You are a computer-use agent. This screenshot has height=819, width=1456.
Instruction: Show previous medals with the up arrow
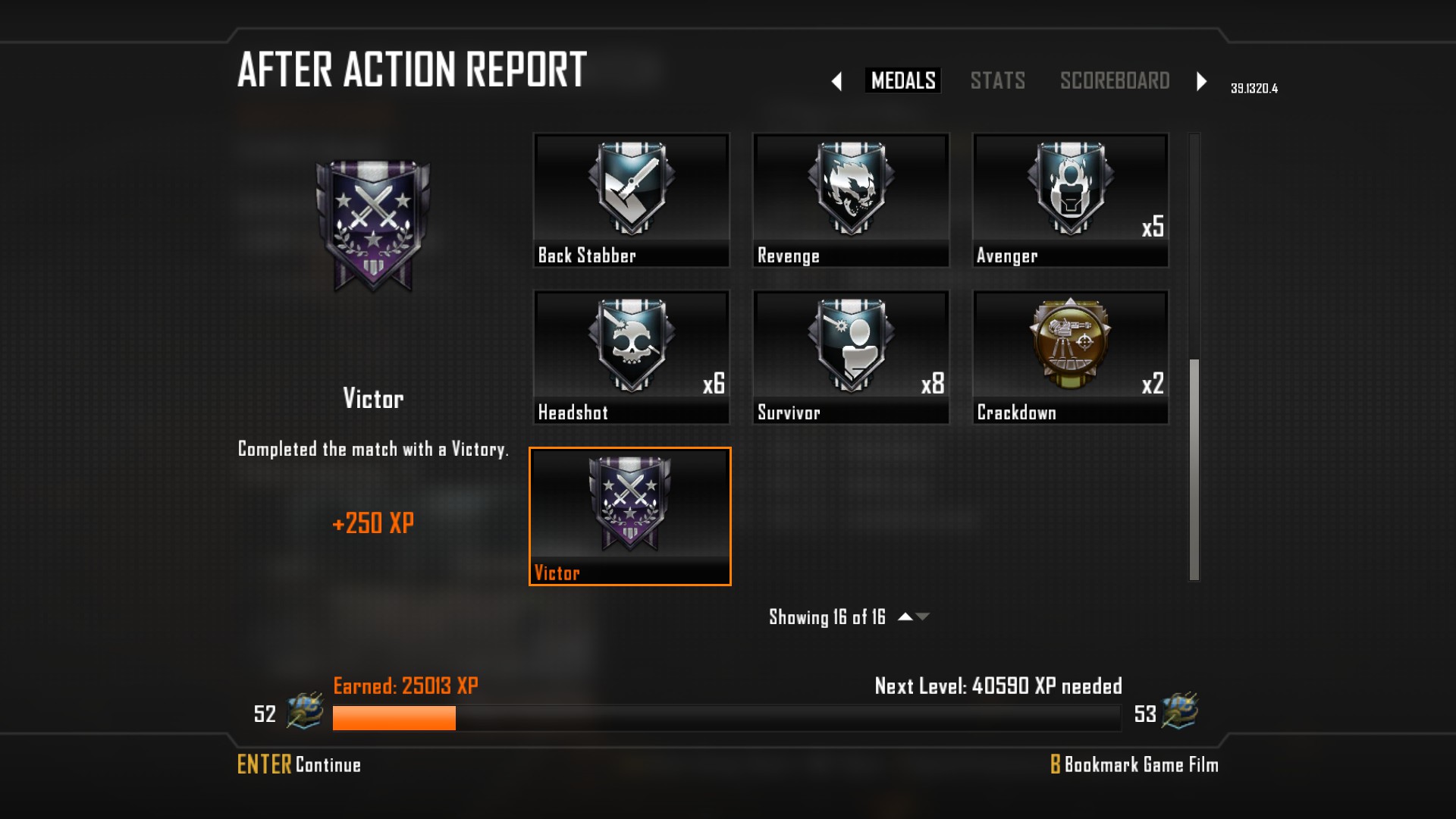905,617
